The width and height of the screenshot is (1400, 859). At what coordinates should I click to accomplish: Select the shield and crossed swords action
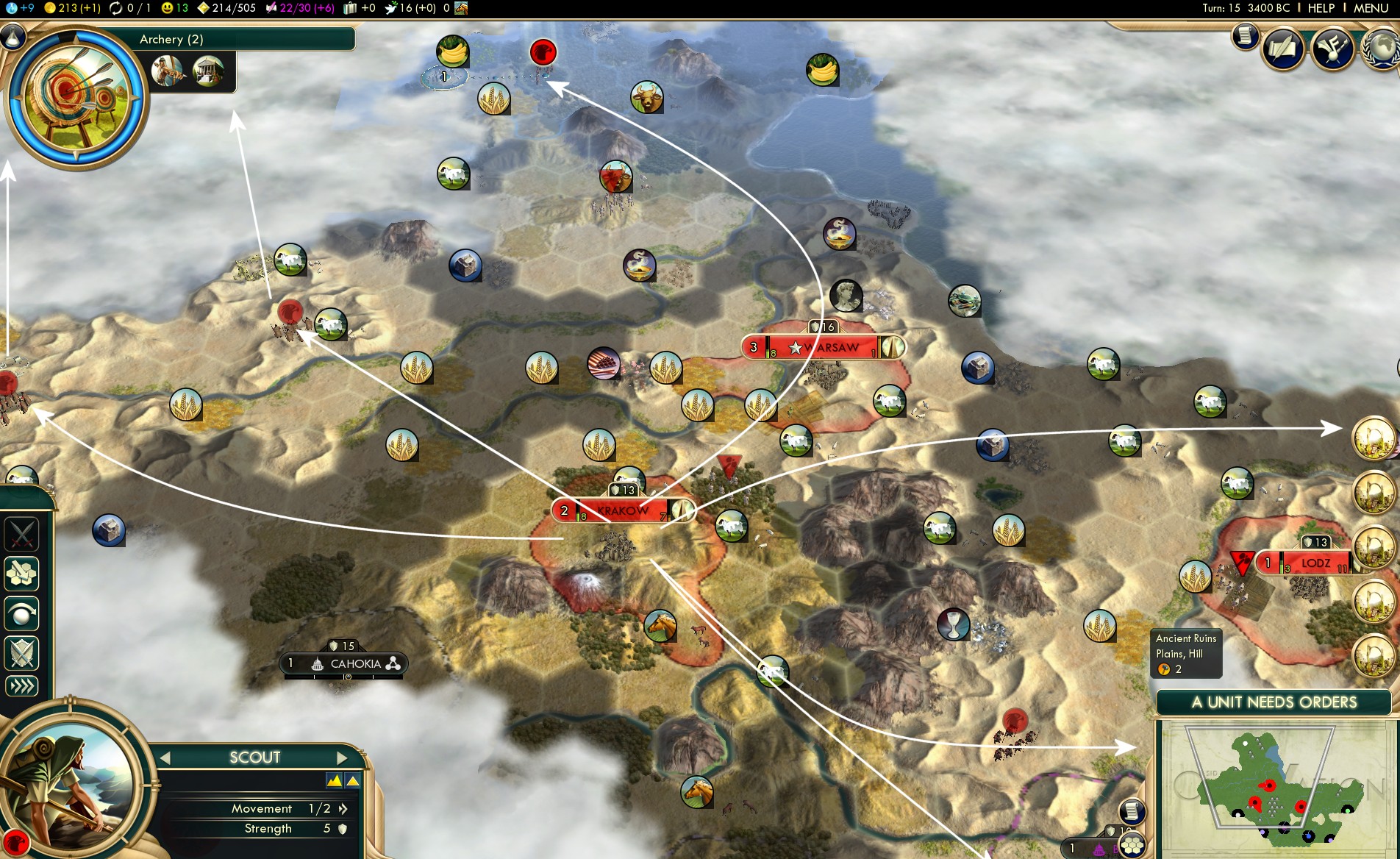21,653
